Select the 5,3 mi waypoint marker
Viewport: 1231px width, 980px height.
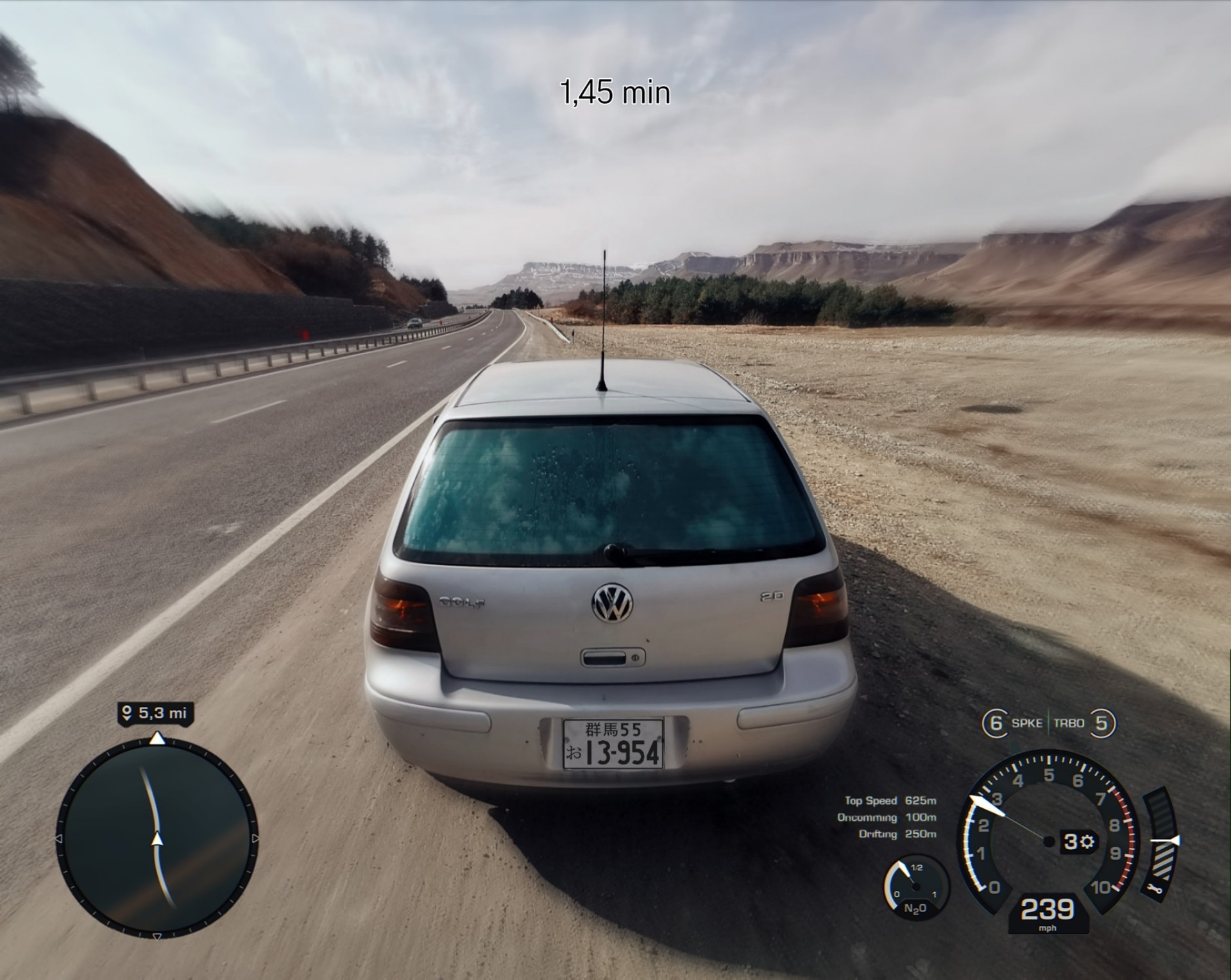(x=155, y=713)
